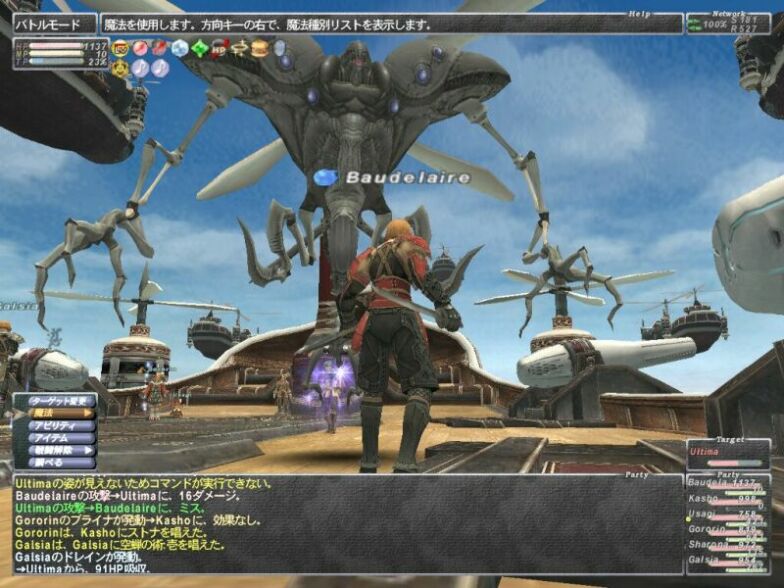Choose 戦闘解除 (disengage) in the battle menu
The height and width of the screenshot is (588, 784).
click(x=57, y=451)
